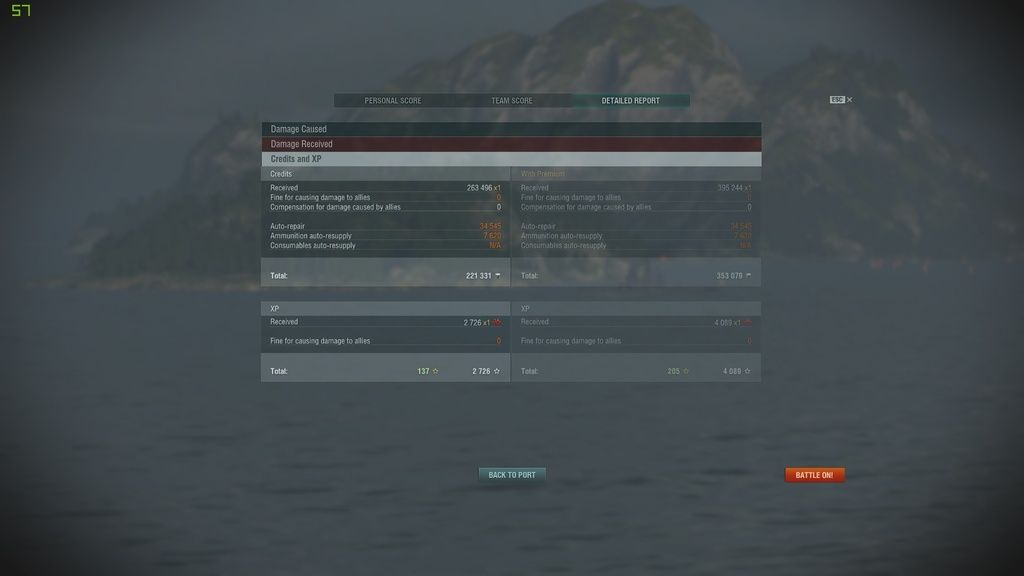Close the battle report with X
This screenshot has width=1024, height=576.
[x=850, y=100]
